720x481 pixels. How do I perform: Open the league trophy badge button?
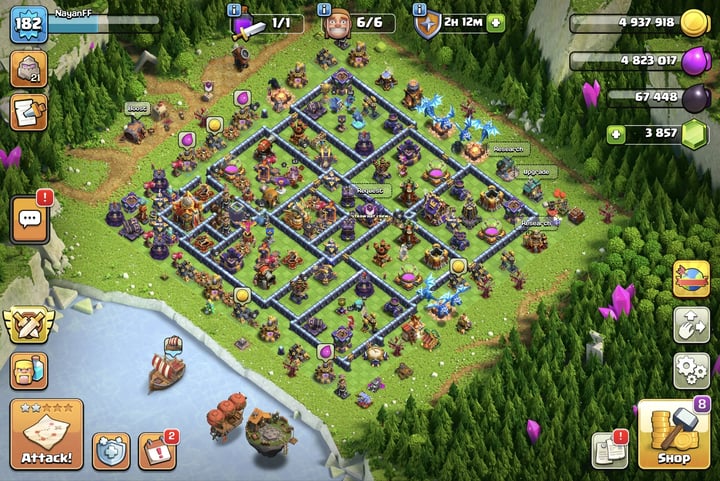(27, 70)
